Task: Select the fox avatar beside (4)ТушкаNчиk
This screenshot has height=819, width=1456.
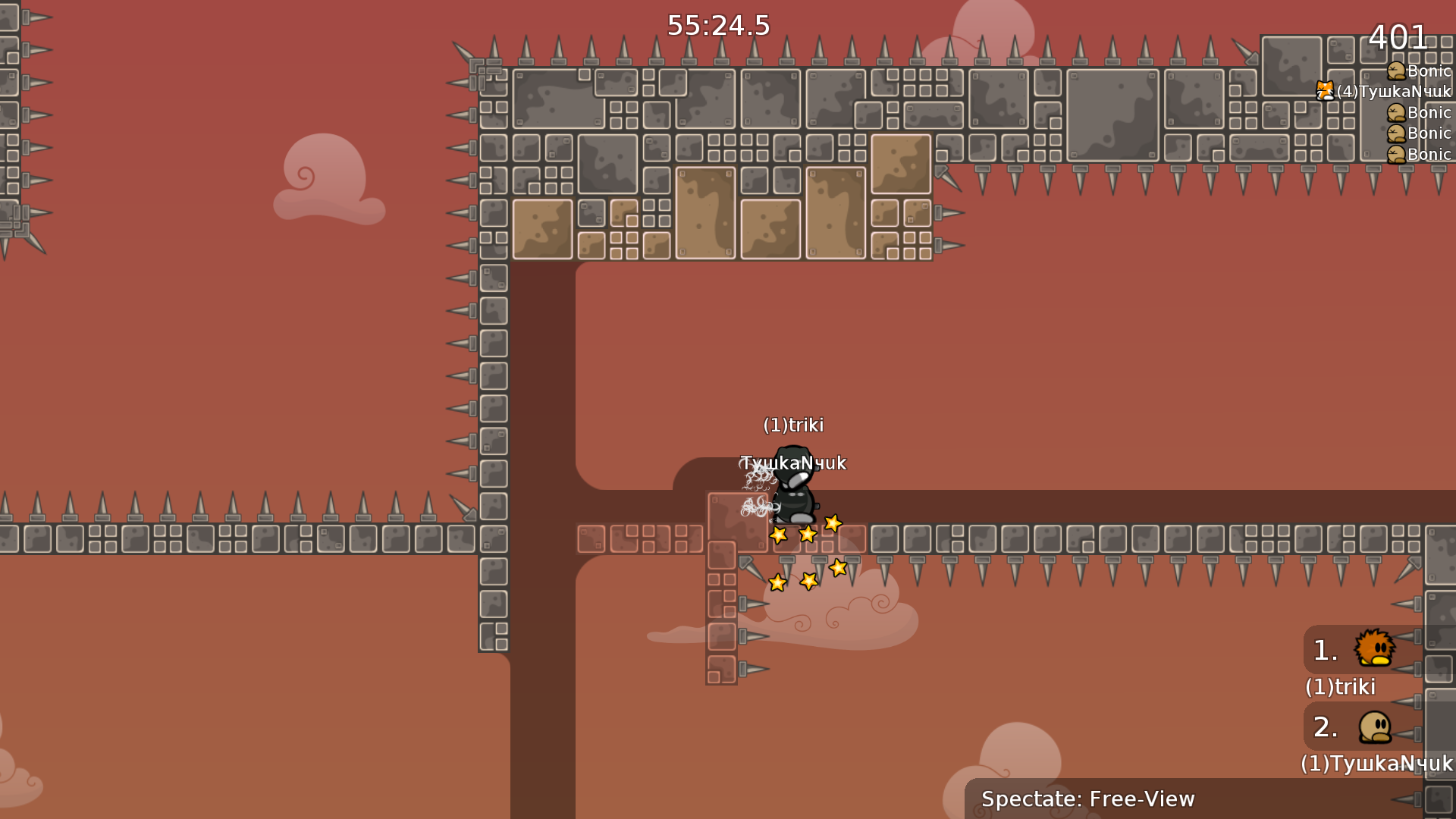Action: (x=1325, y=91)
